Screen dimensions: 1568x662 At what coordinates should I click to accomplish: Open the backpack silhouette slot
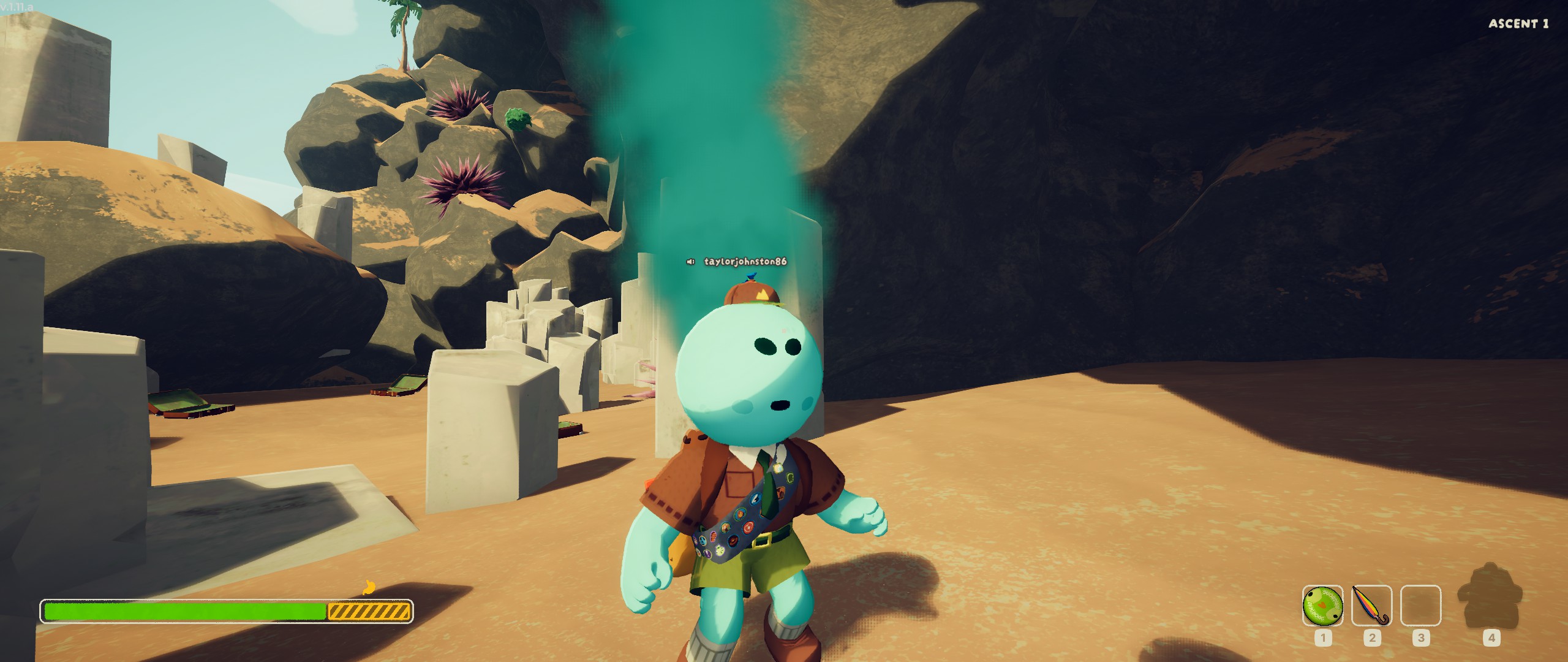tap(1490, 604)
